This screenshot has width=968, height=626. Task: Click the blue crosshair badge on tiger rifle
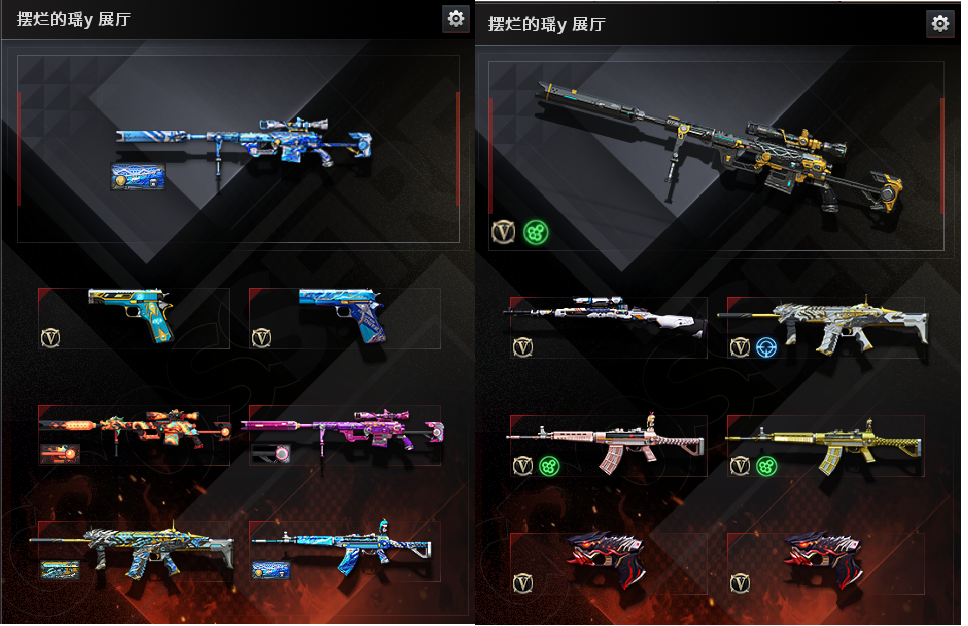pyautogui.click(x=767, y=348)
